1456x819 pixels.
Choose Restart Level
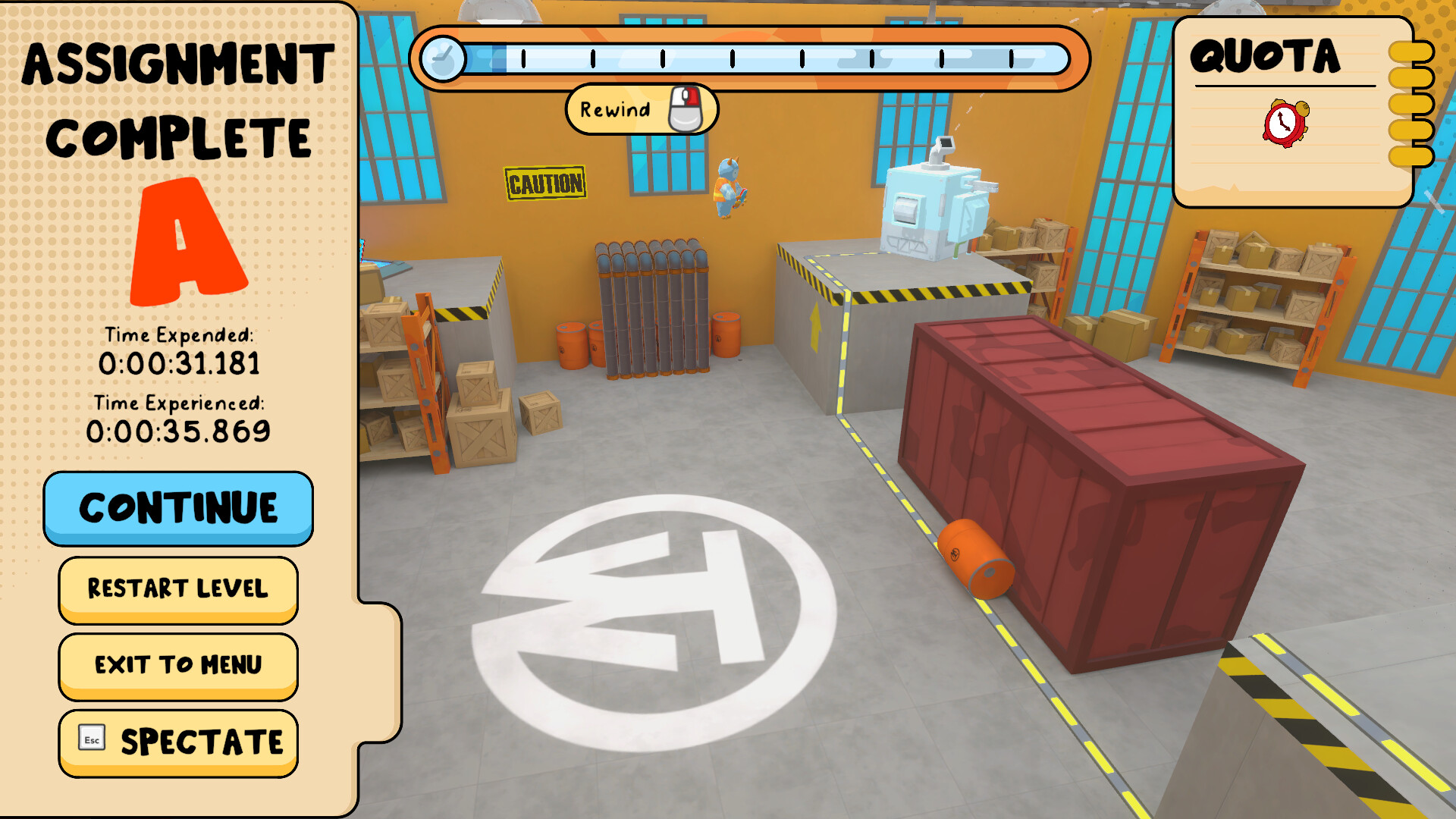(177, 589)
